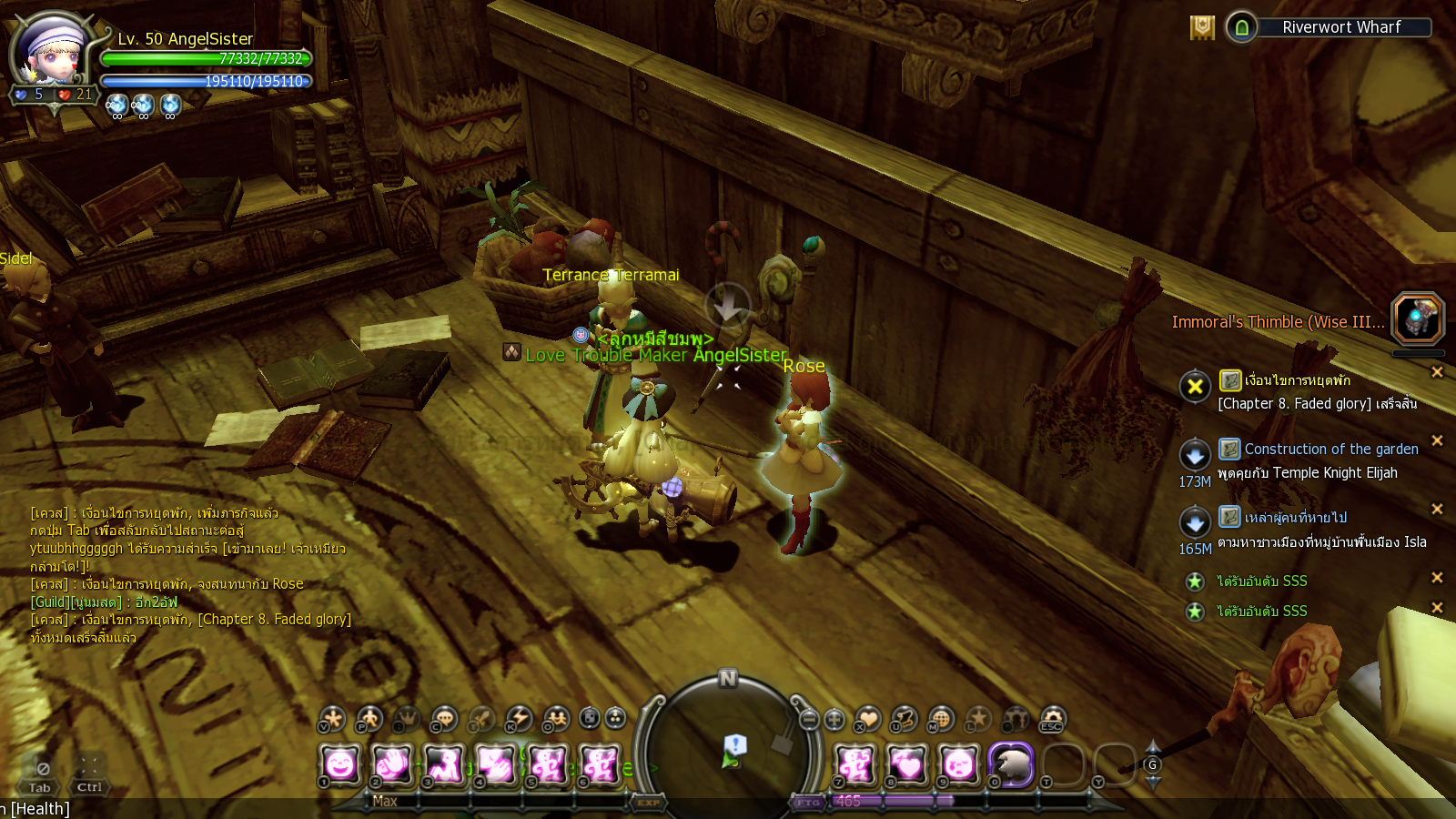Use the waving hand emote in slot 2
1456x819 pixels.
392,764
